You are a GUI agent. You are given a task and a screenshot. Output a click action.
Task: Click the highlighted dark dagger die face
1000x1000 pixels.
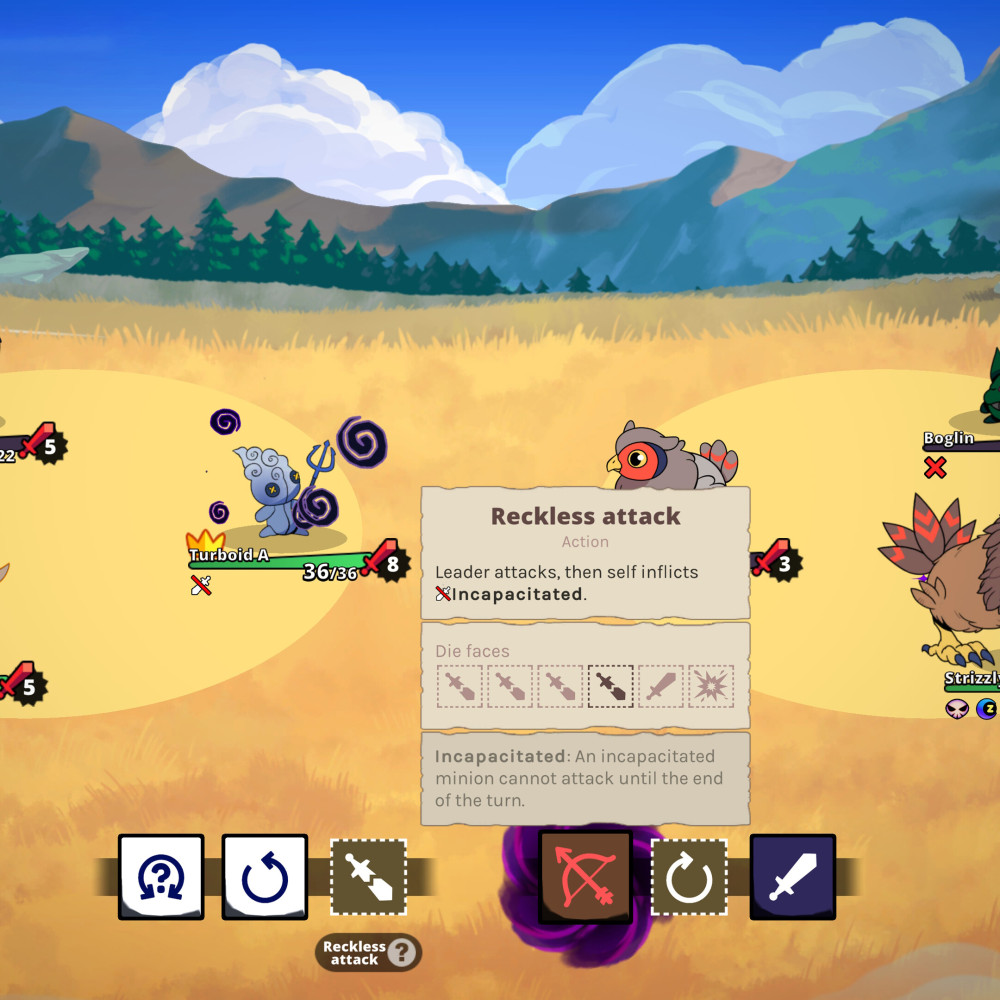tap(611, 687)
